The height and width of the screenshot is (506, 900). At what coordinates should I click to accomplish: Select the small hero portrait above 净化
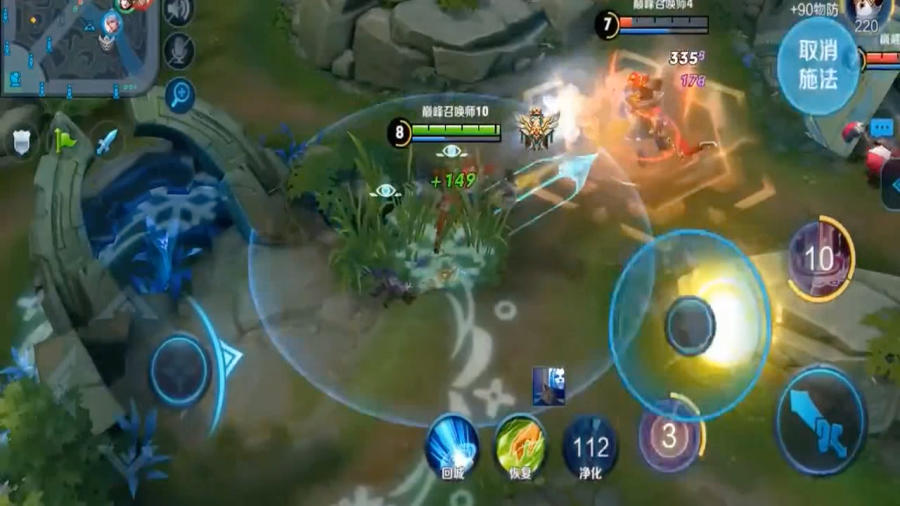click(548, 386)
